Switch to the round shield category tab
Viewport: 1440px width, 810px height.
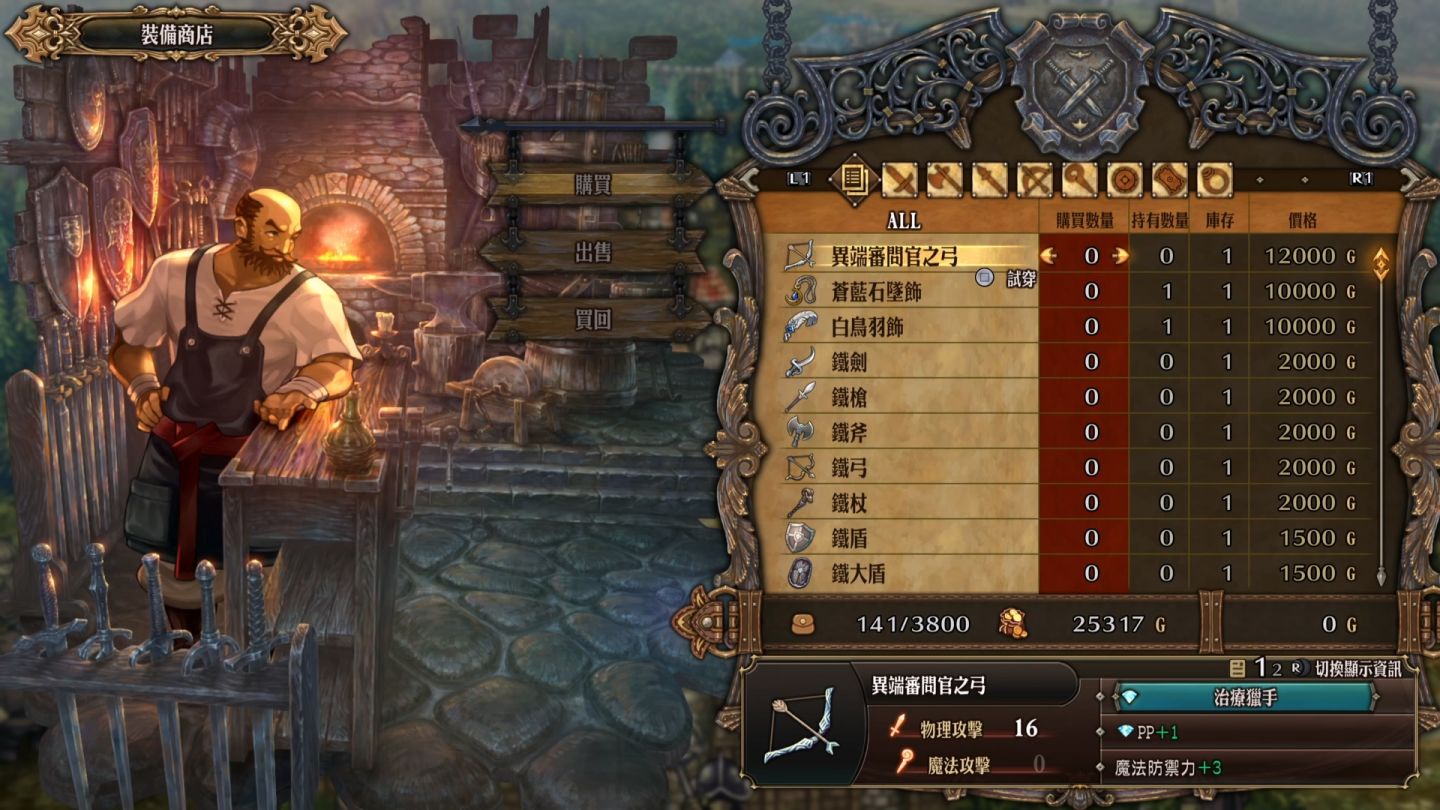1124,180
